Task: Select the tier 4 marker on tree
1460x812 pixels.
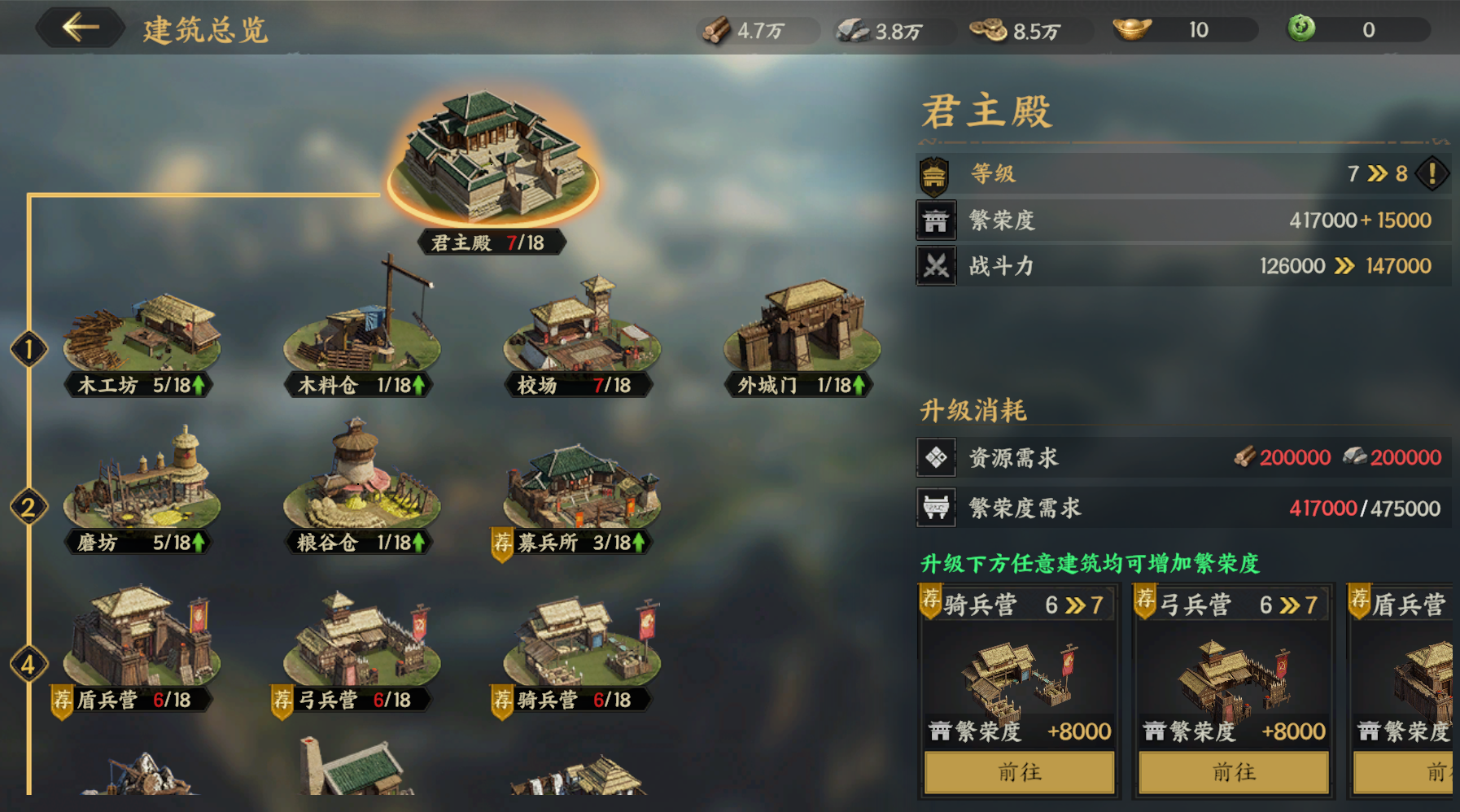Action: pos(28,665)
